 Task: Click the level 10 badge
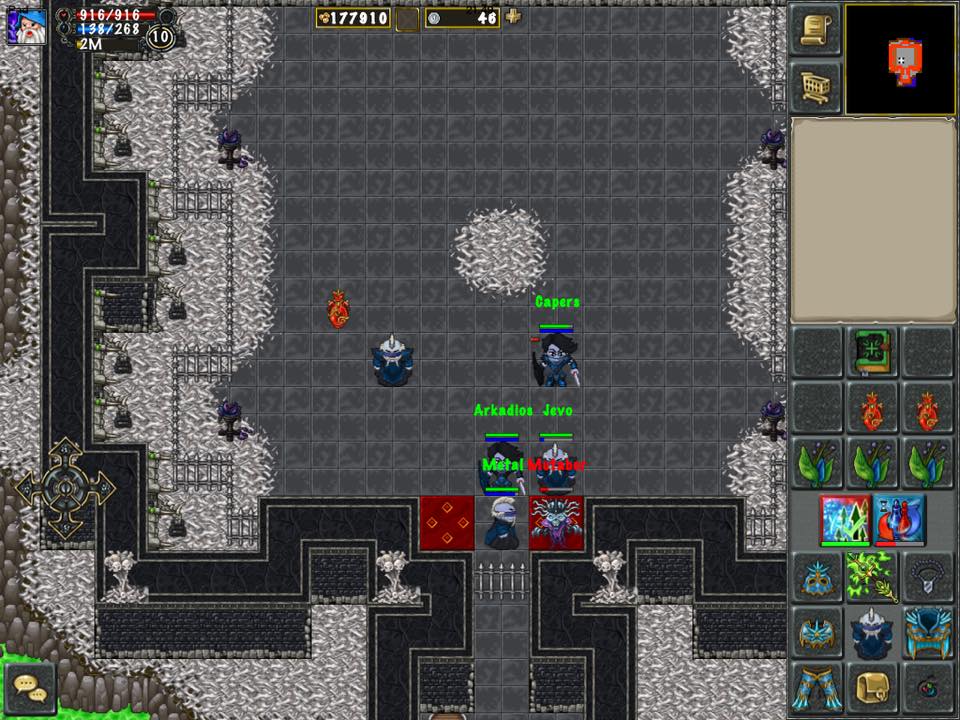(x=161, y=37)
